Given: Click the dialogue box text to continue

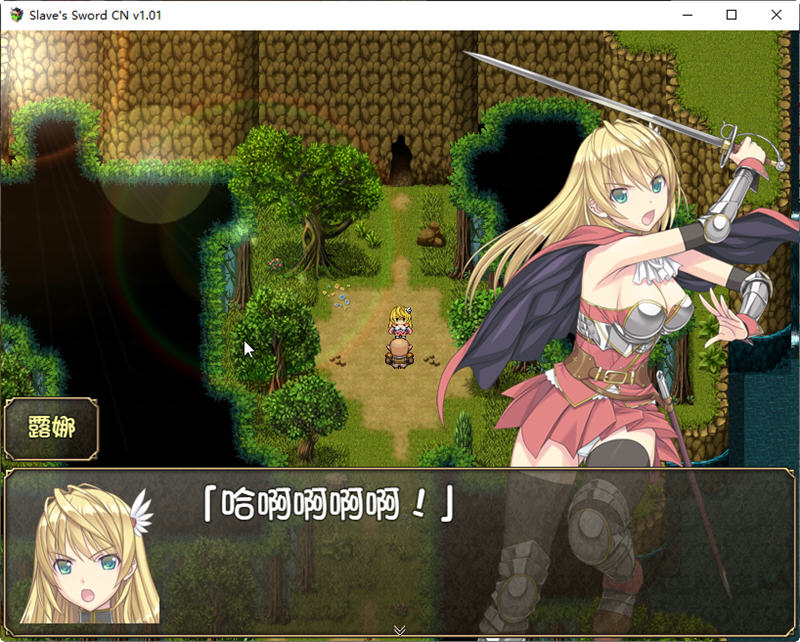Looking at the screenshot, I should click(x=329, y=504).
